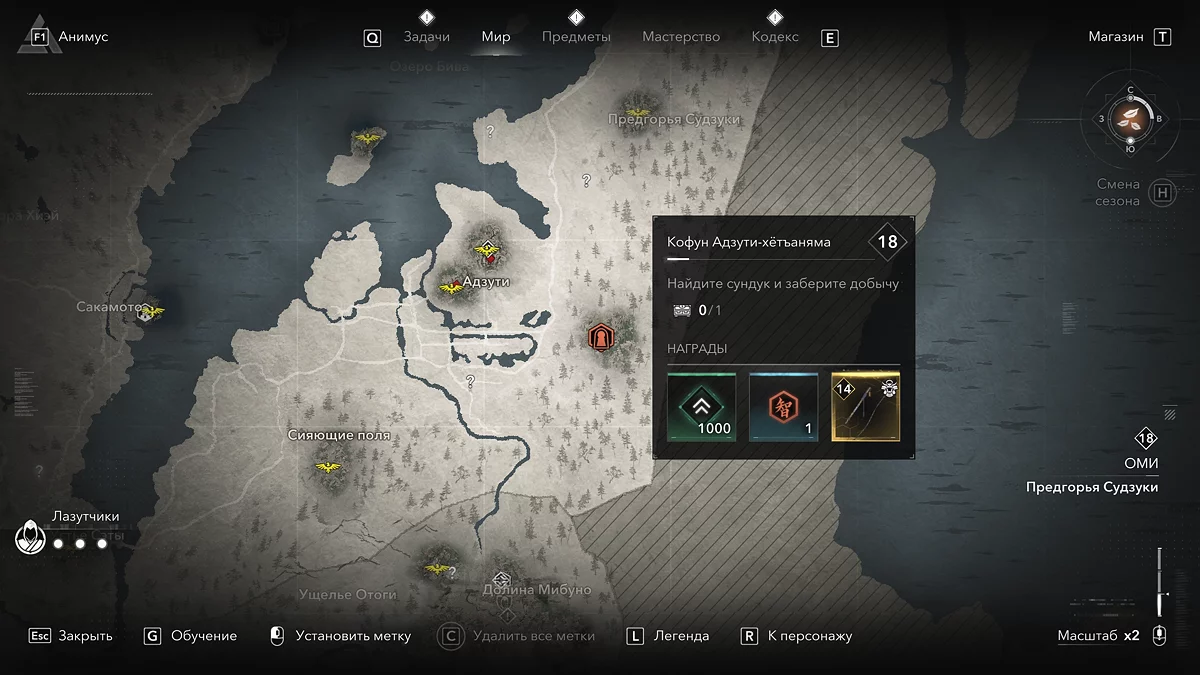Inspect the gold legendary weapon reward tile
The width and height of the screenshot is (1200, 675).
point(866,407)
